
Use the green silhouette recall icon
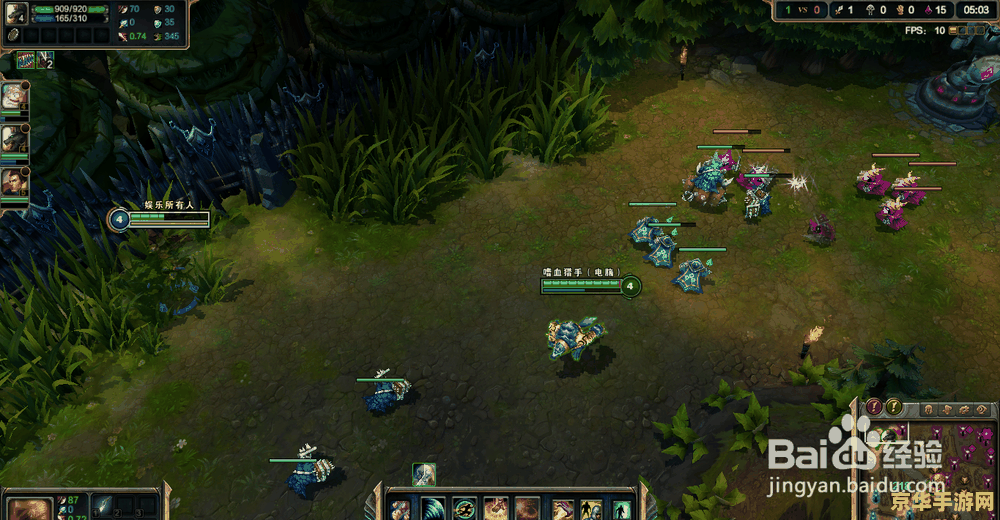[621, 509]
